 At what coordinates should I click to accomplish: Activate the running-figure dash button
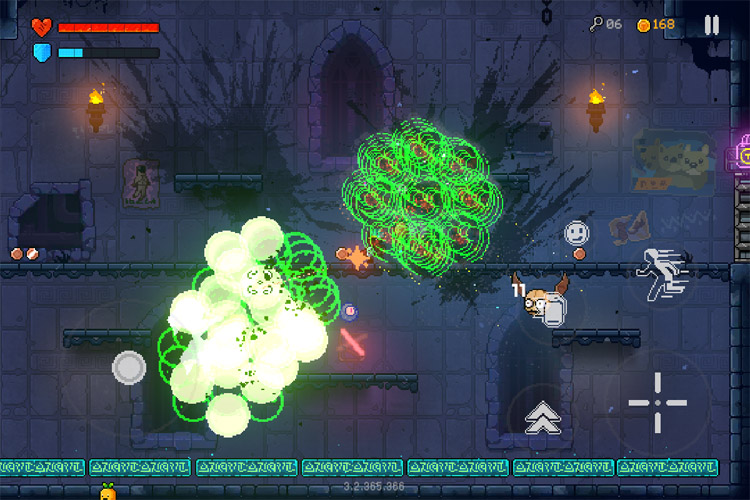click(661, 274)
